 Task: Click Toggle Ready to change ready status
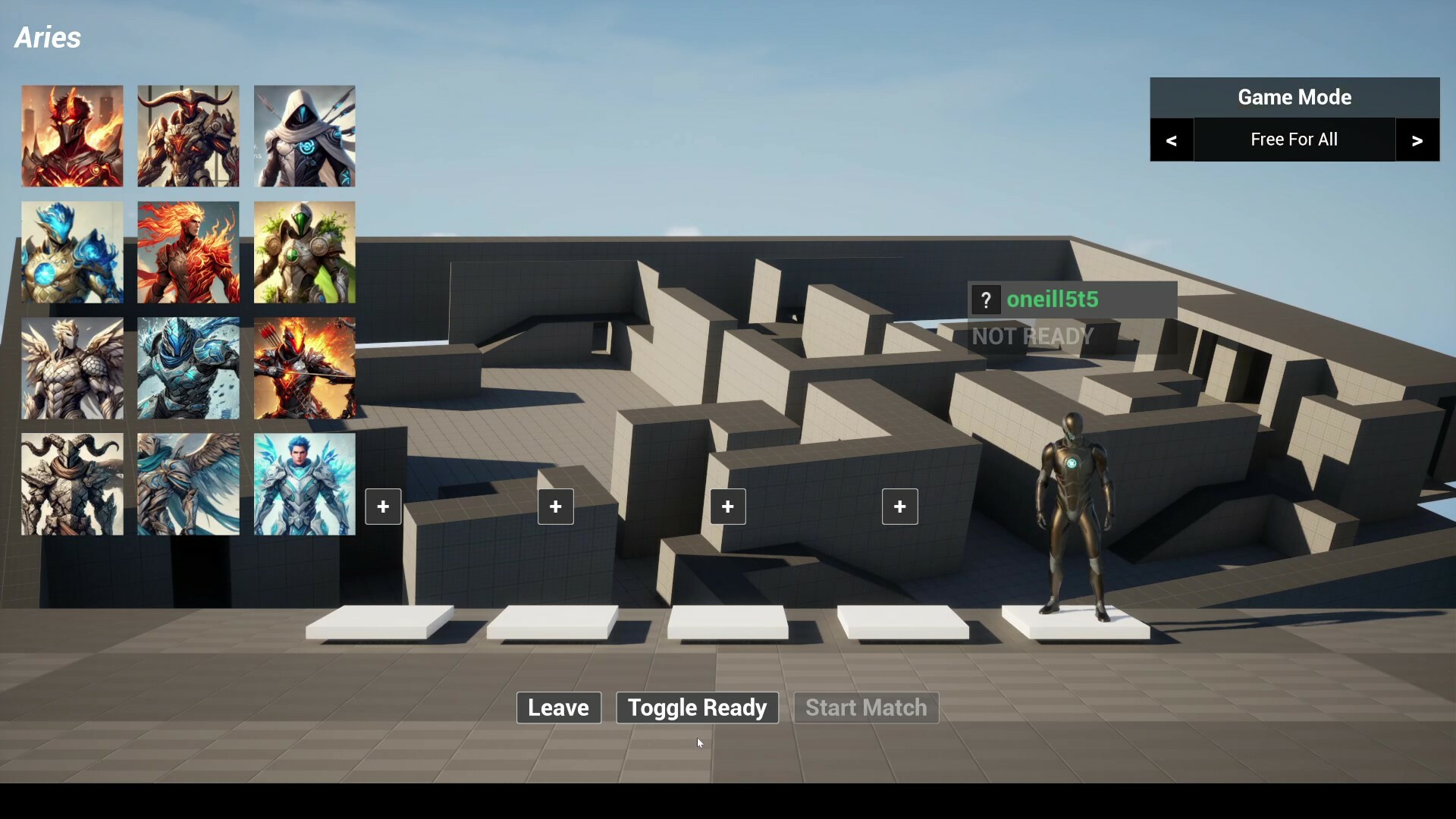coord(696,708)
